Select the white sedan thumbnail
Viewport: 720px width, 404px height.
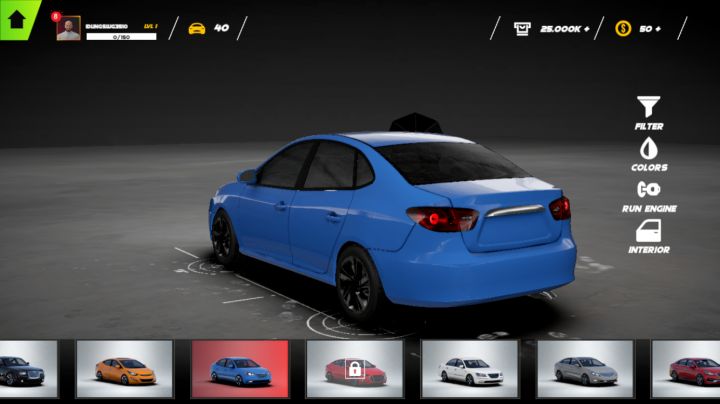469,369
